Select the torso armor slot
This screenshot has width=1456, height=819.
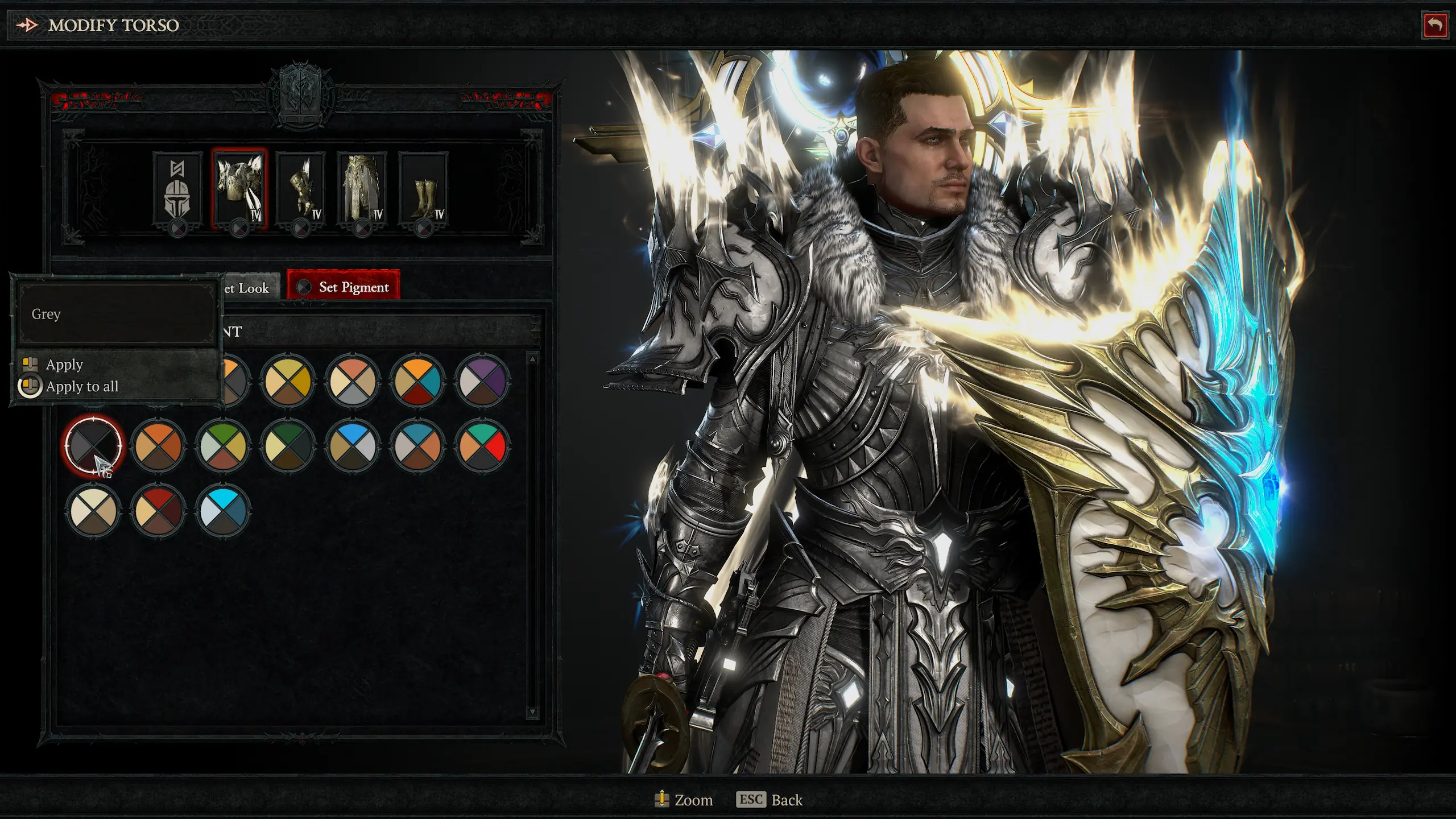239,191
